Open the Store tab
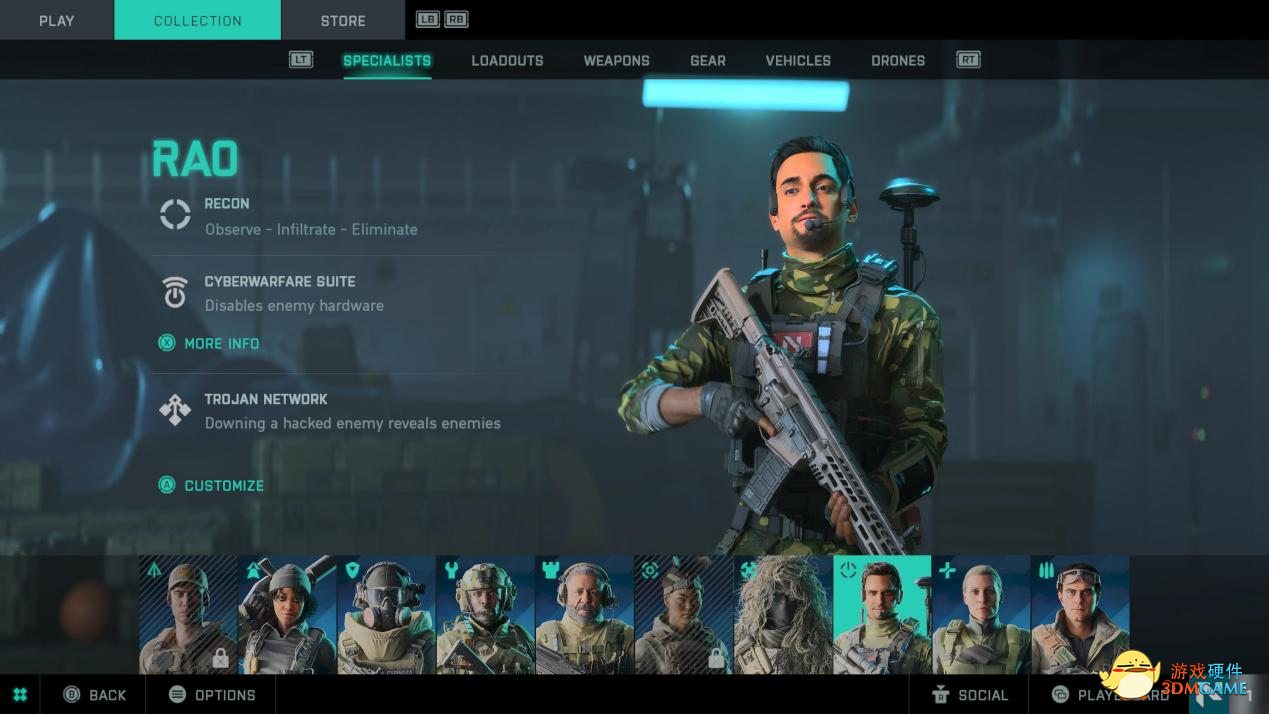This screenshot has height=714, width=1269. [343, 20]
